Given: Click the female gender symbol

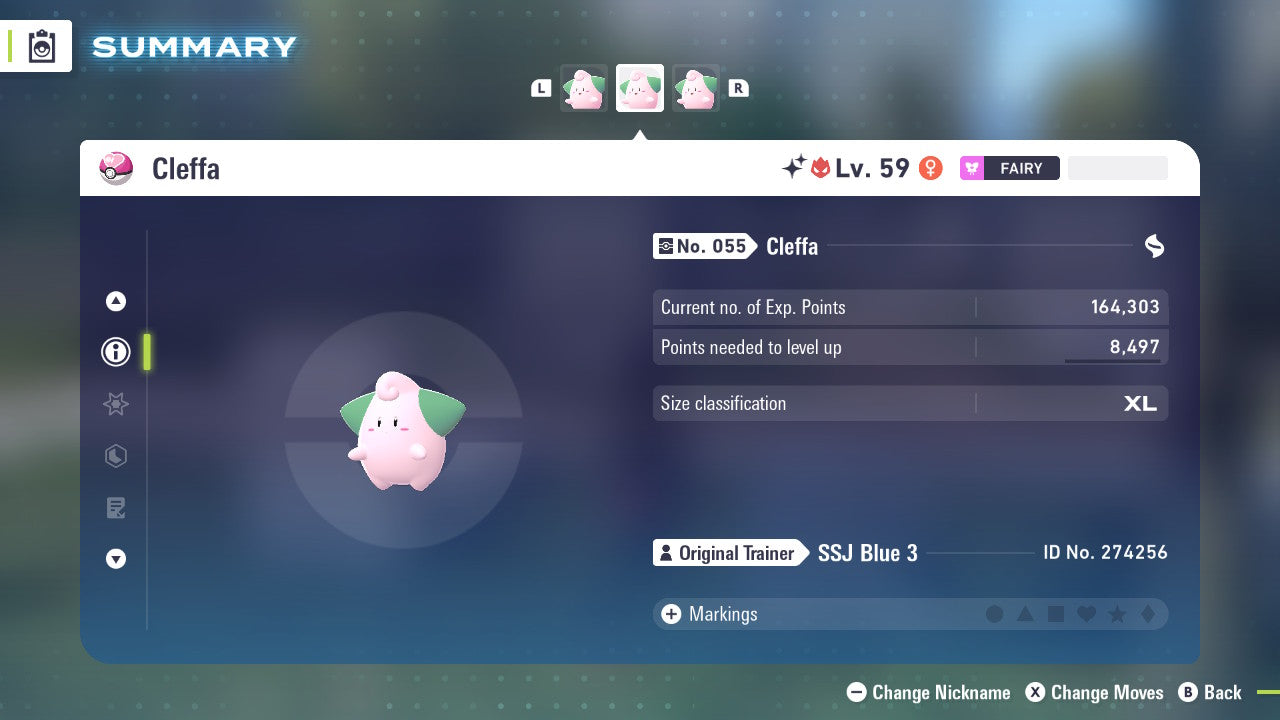Looking at the screenshot, I should click(930, 168).
